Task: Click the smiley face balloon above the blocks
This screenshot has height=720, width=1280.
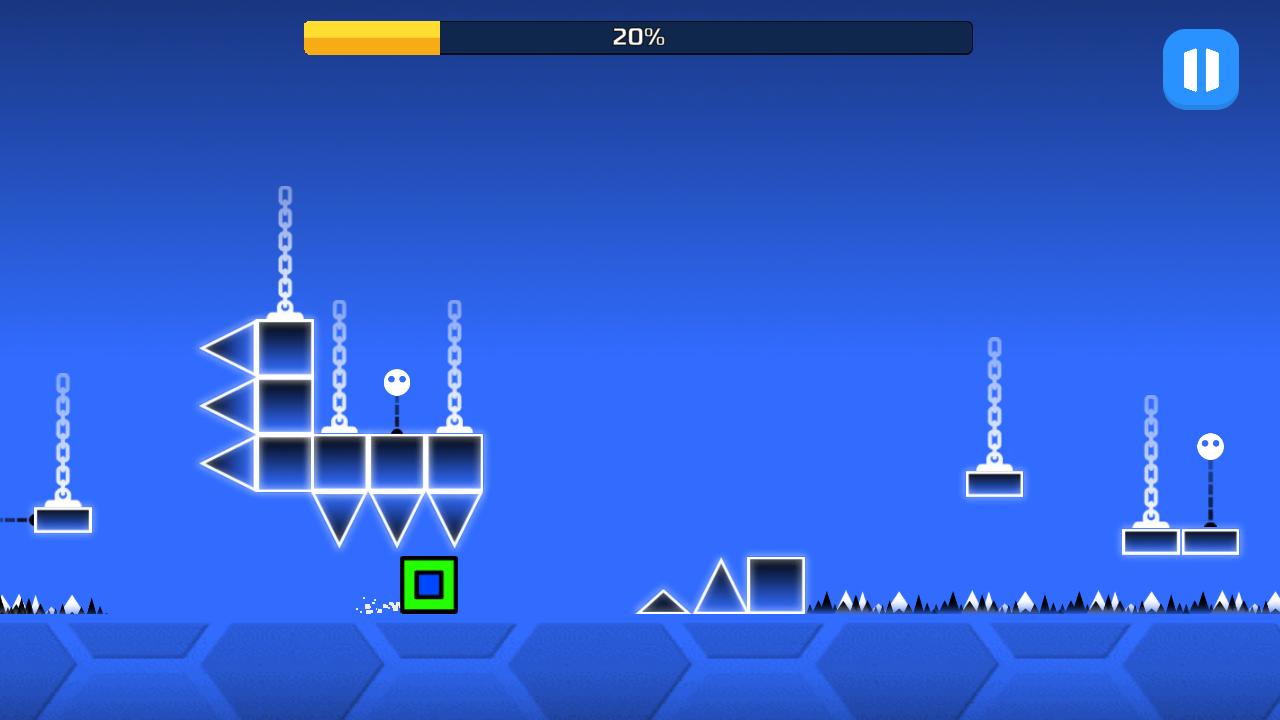Action: (395, 380)
